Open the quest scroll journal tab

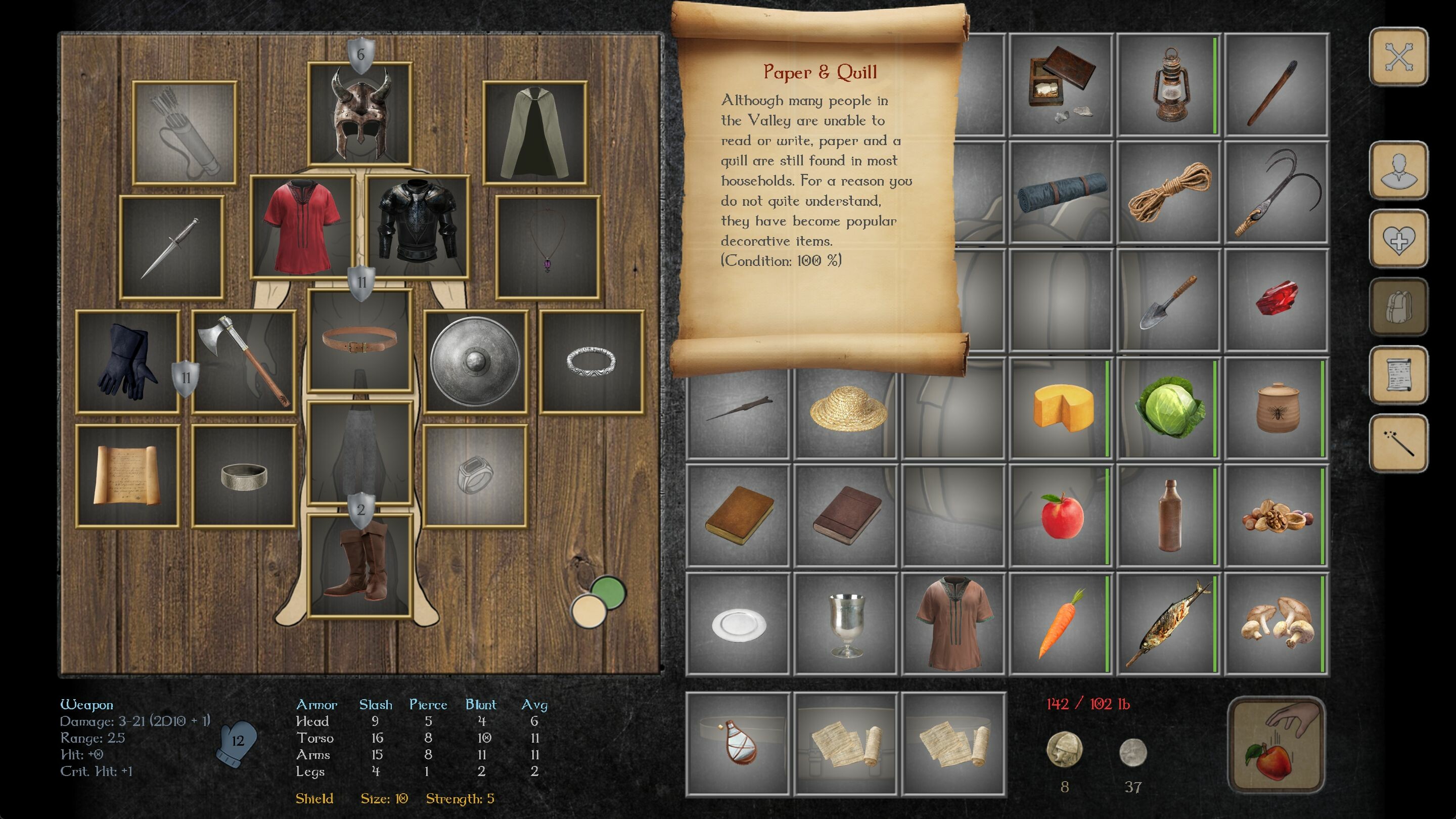point(1398,375)
